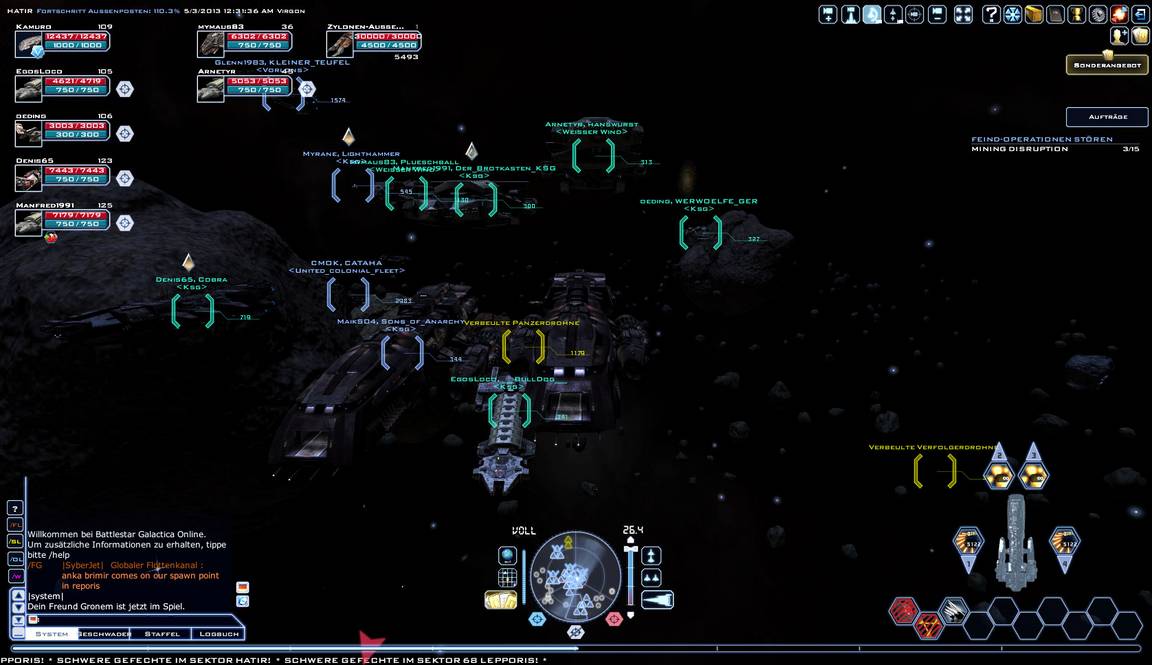Open the Sonderangebot special offer

[1106, 65]
